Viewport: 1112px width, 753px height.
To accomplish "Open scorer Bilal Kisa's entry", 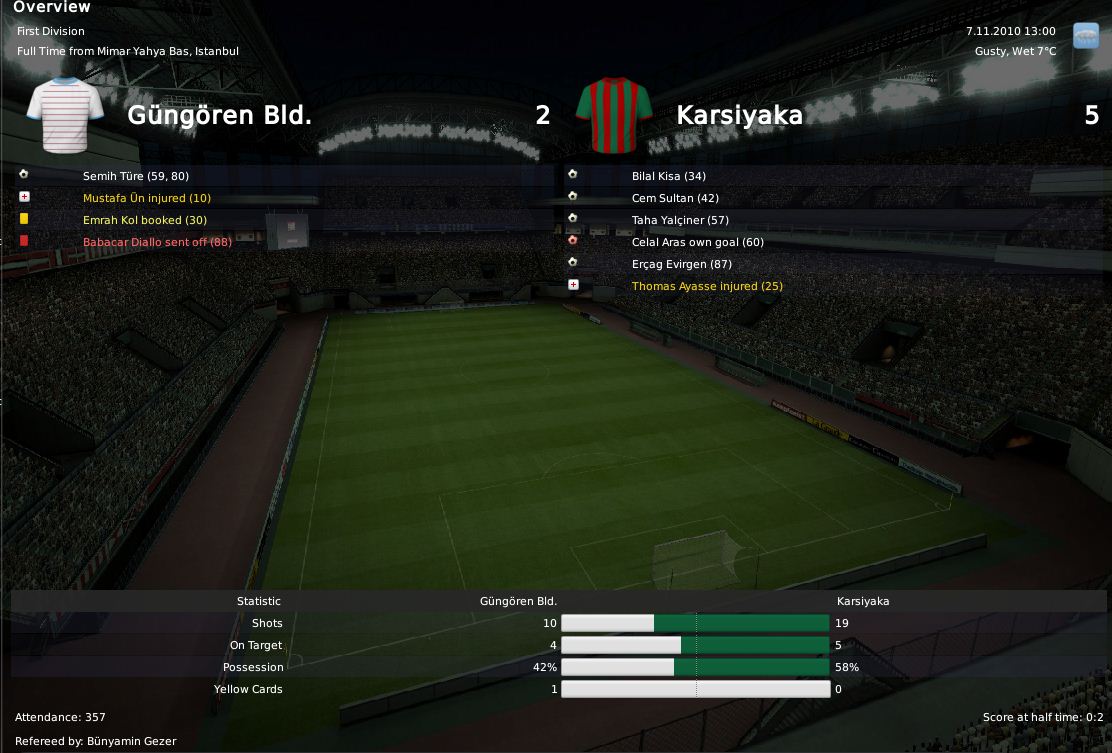I will pos(668,176).
